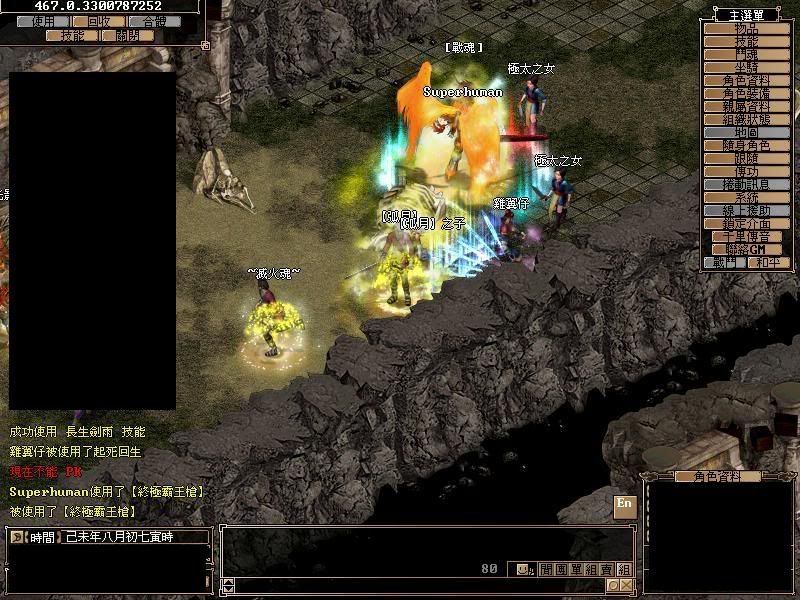Open 組織狀態 organization status

coord(746,119)
